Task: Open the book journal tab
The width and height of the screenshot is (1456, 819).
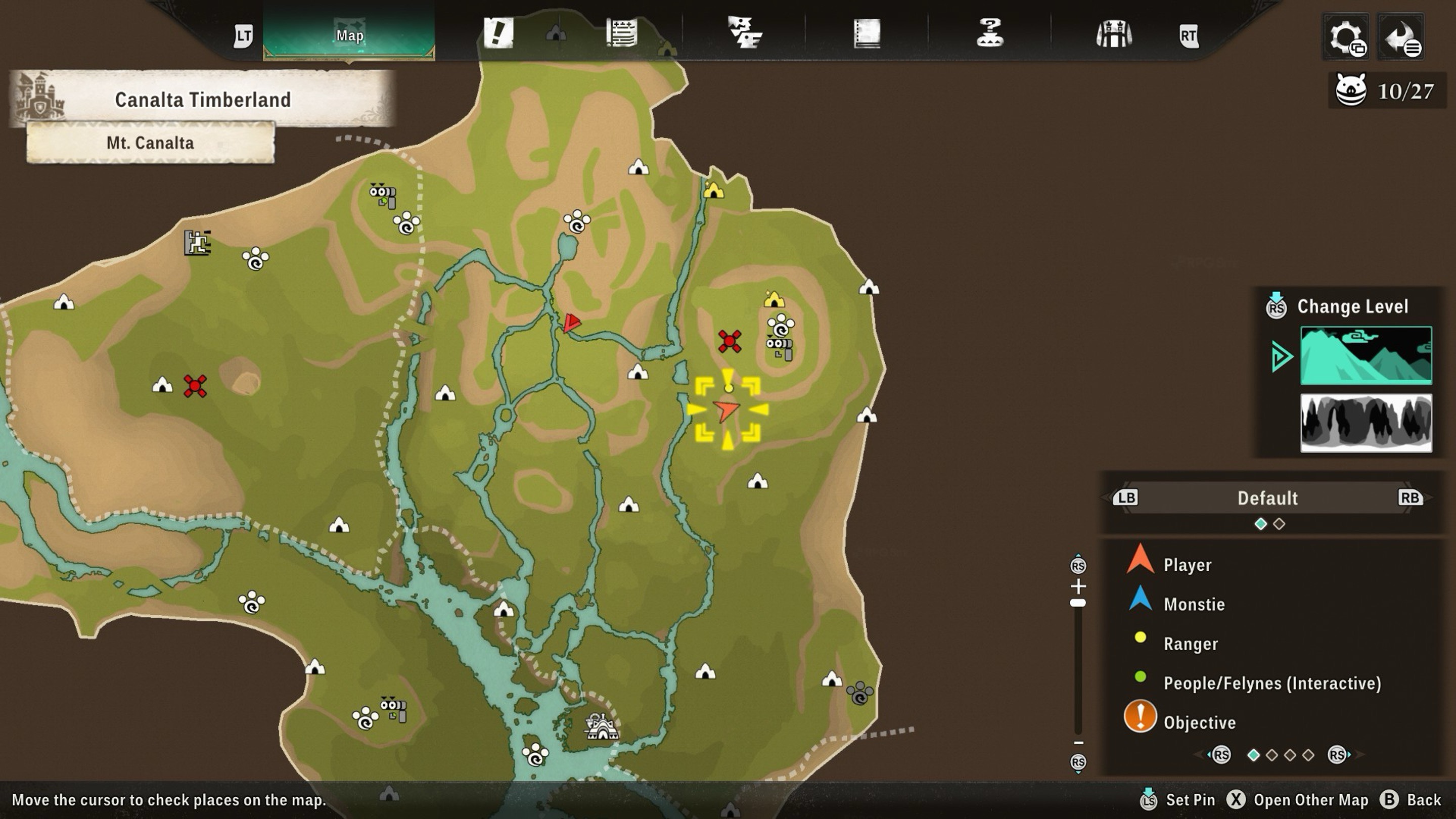Action: (x=867, y=34)
